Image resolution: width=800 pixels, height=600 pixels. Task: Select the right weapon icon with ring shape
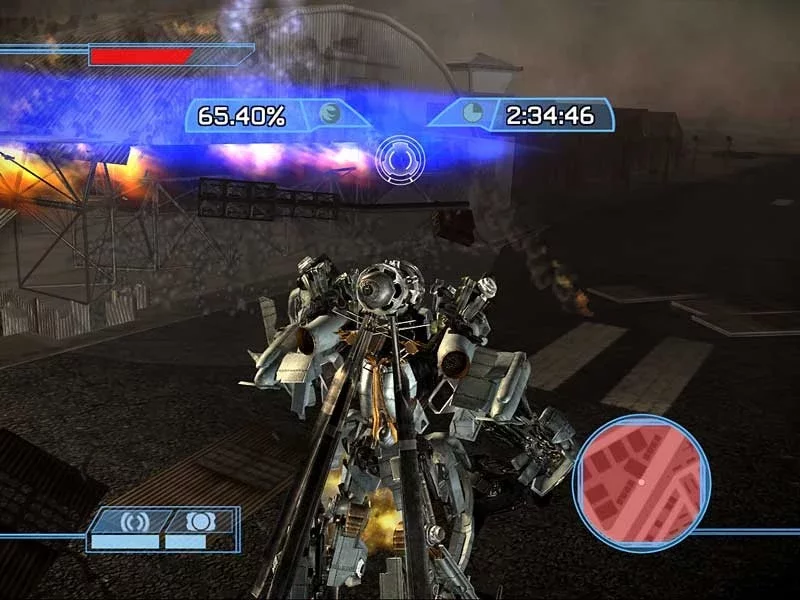click(197, 521)
